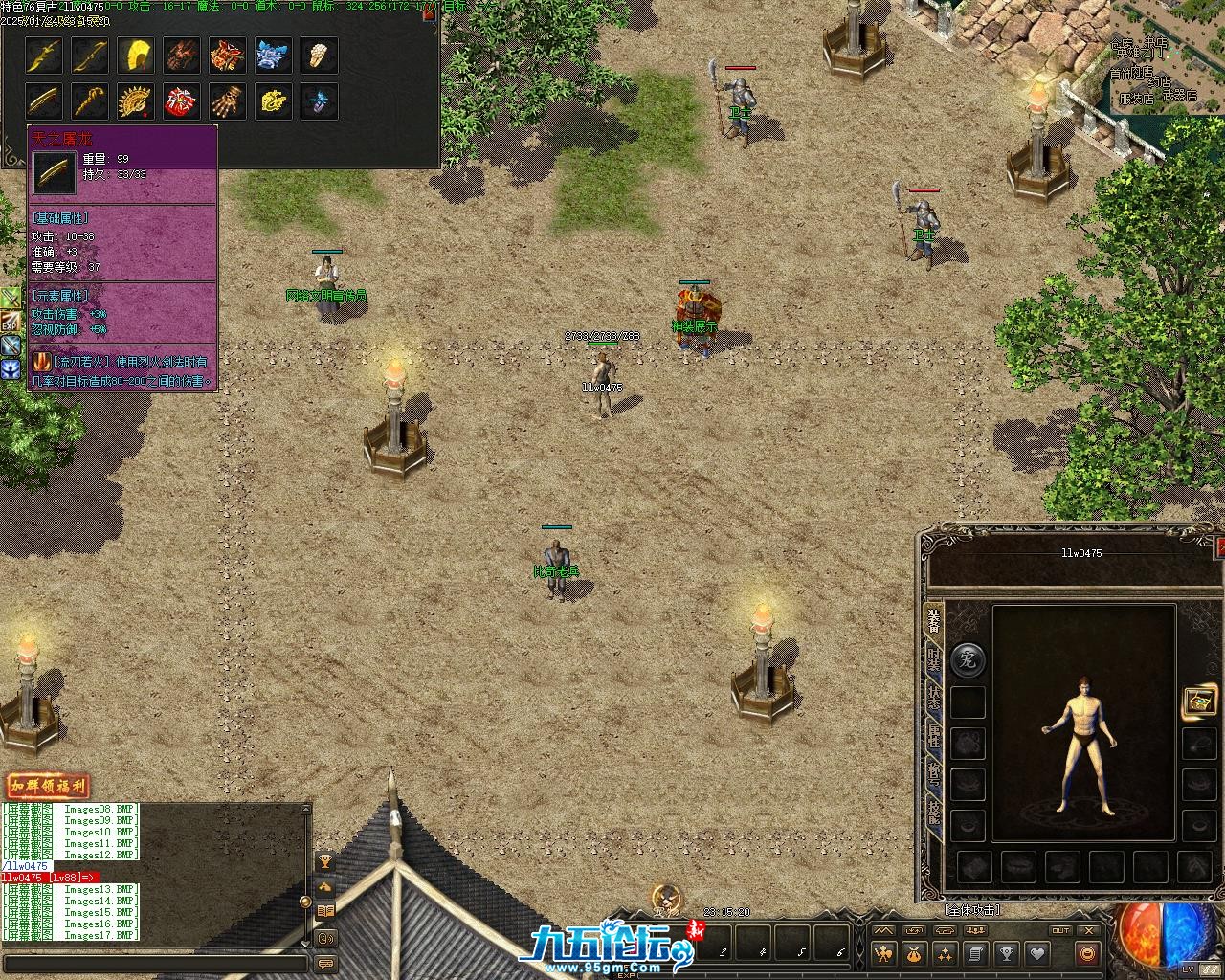Image resolution: width=1225 pixels, height=980 pixels.
Task: Click the golden crook staff item
Action: pos(90,101)
